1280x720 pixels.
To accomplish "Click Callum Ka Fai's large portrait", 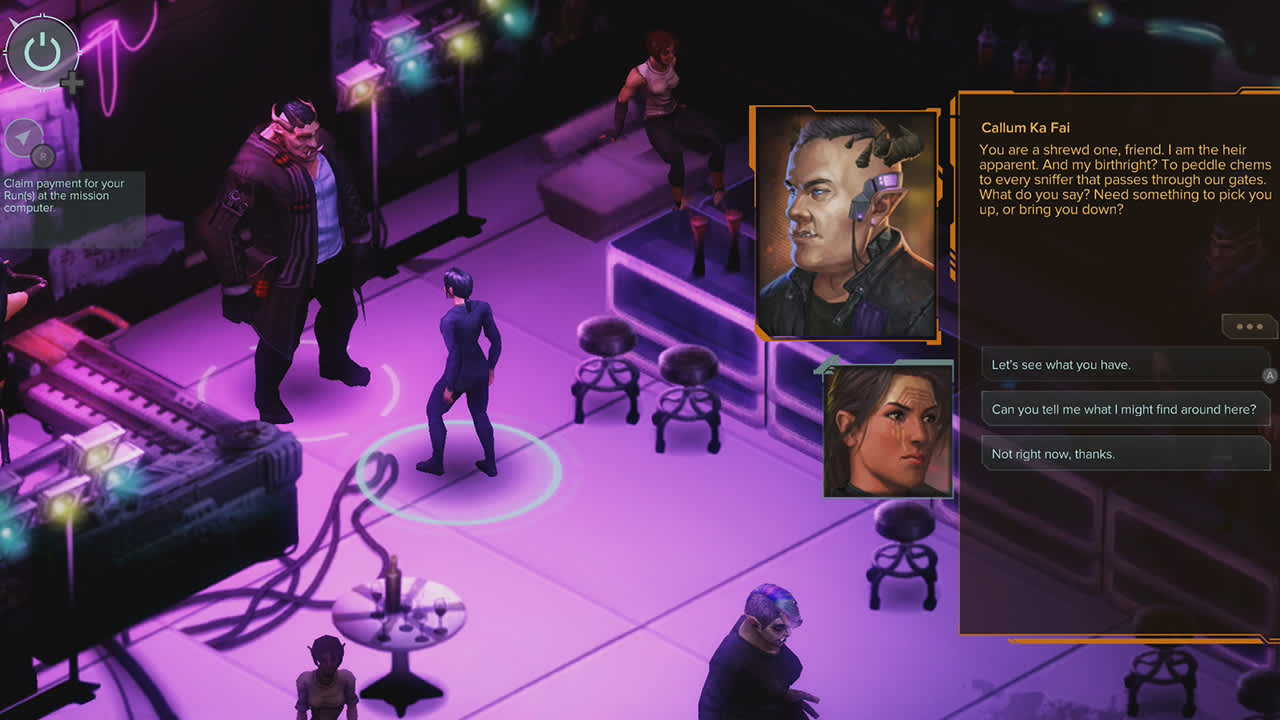I will point(845,222).
